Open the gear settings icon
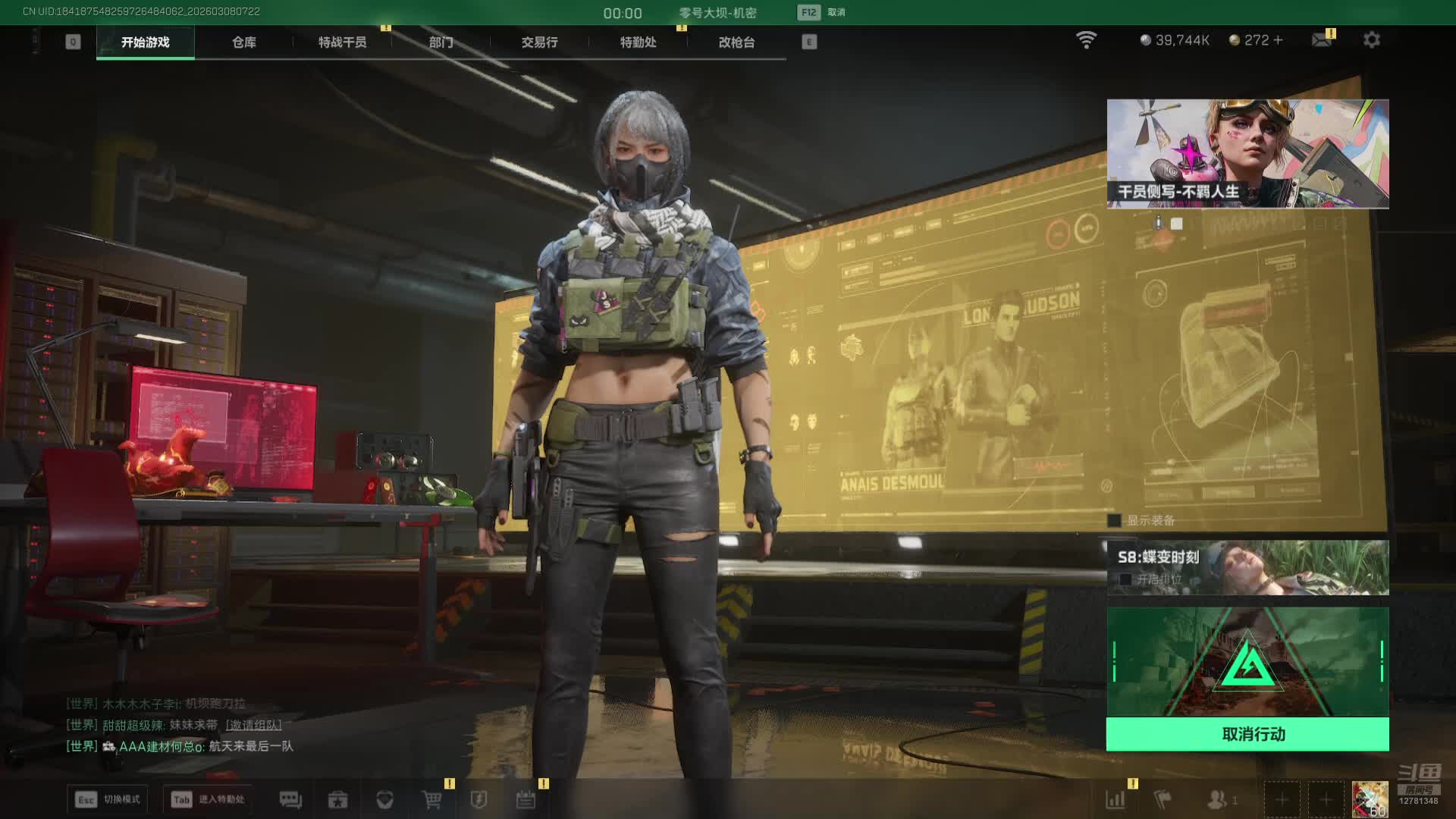 [x=1372, y=40]
